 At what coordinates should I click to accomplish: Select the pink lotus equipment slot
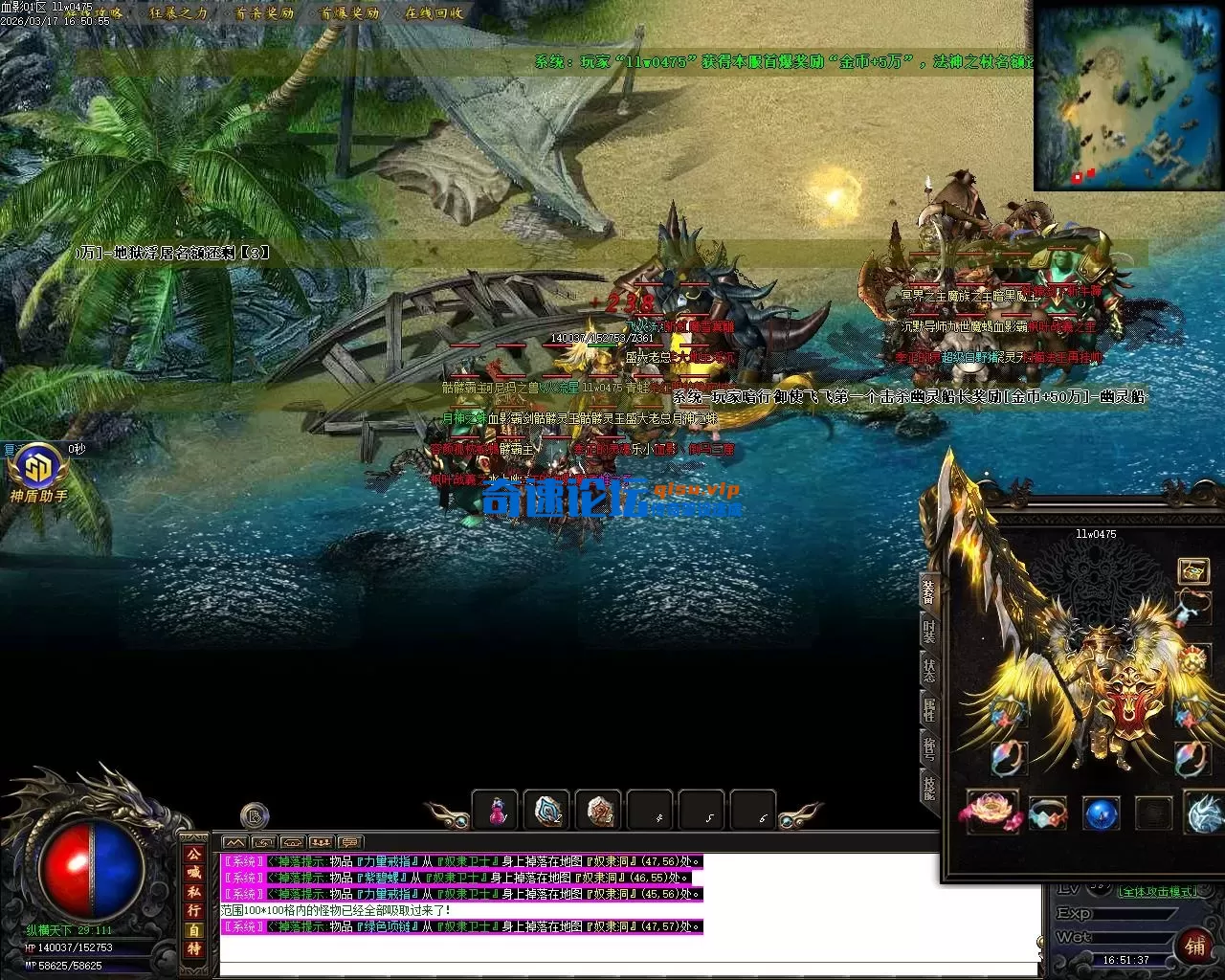coord(992,812)
